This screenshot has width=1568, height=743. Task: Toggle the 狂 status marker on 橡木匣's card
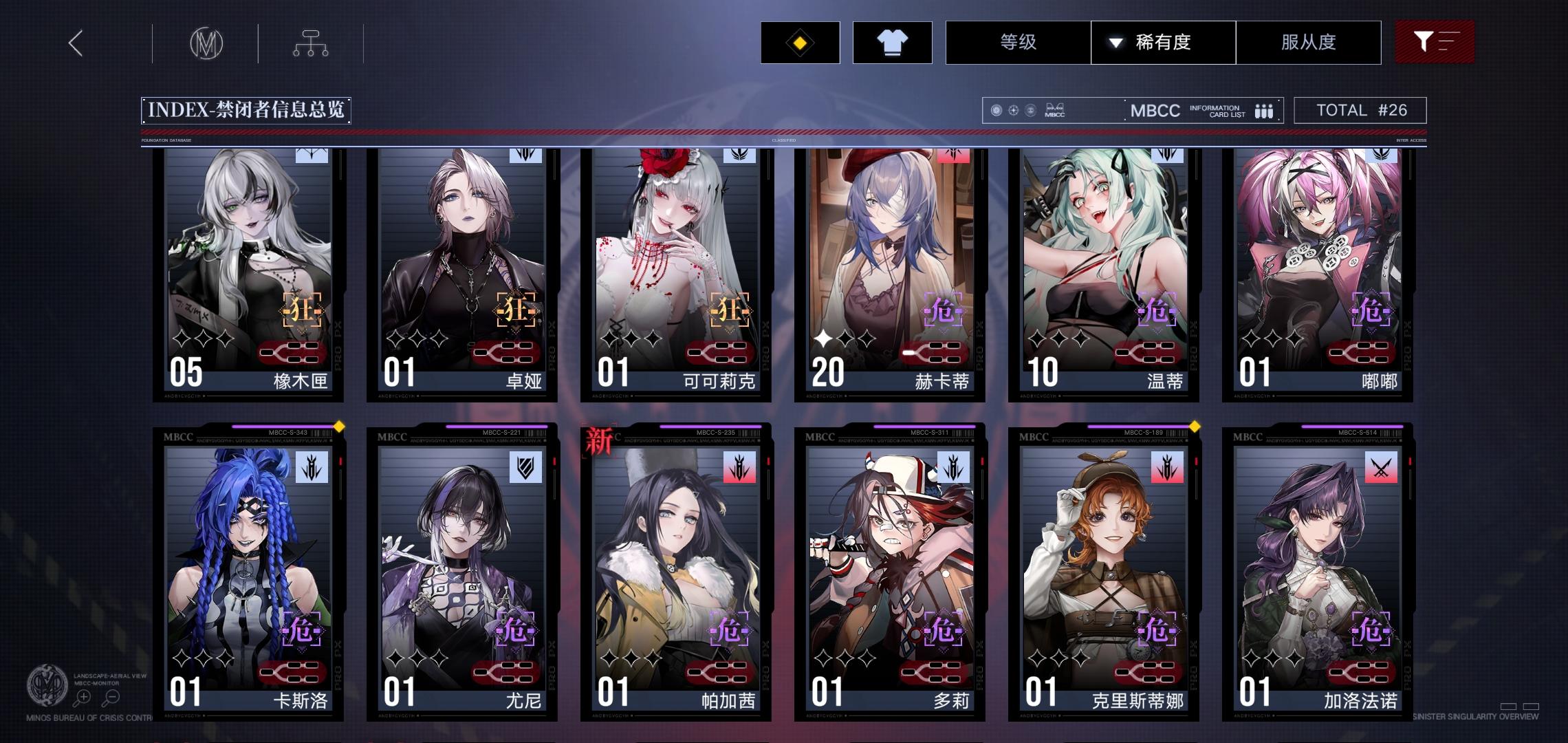[x=302, y=310]
